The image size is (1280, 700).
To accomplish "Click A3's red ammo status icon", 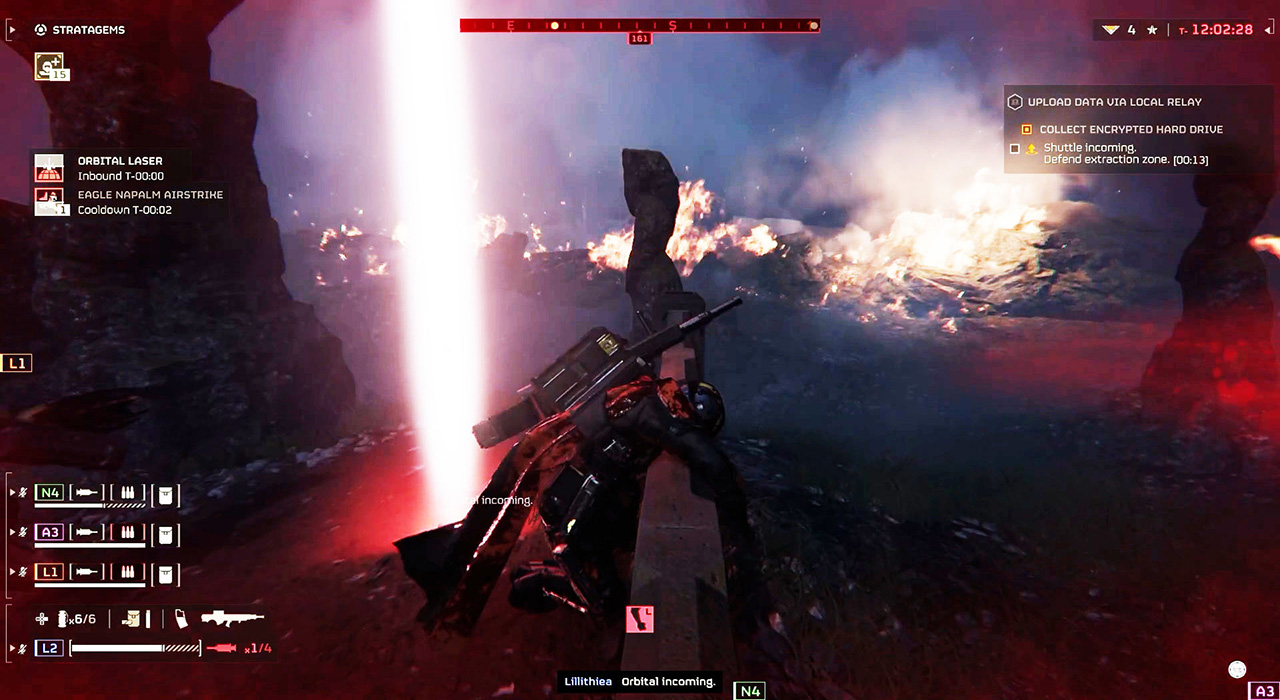I will click(x=127, y=532).
